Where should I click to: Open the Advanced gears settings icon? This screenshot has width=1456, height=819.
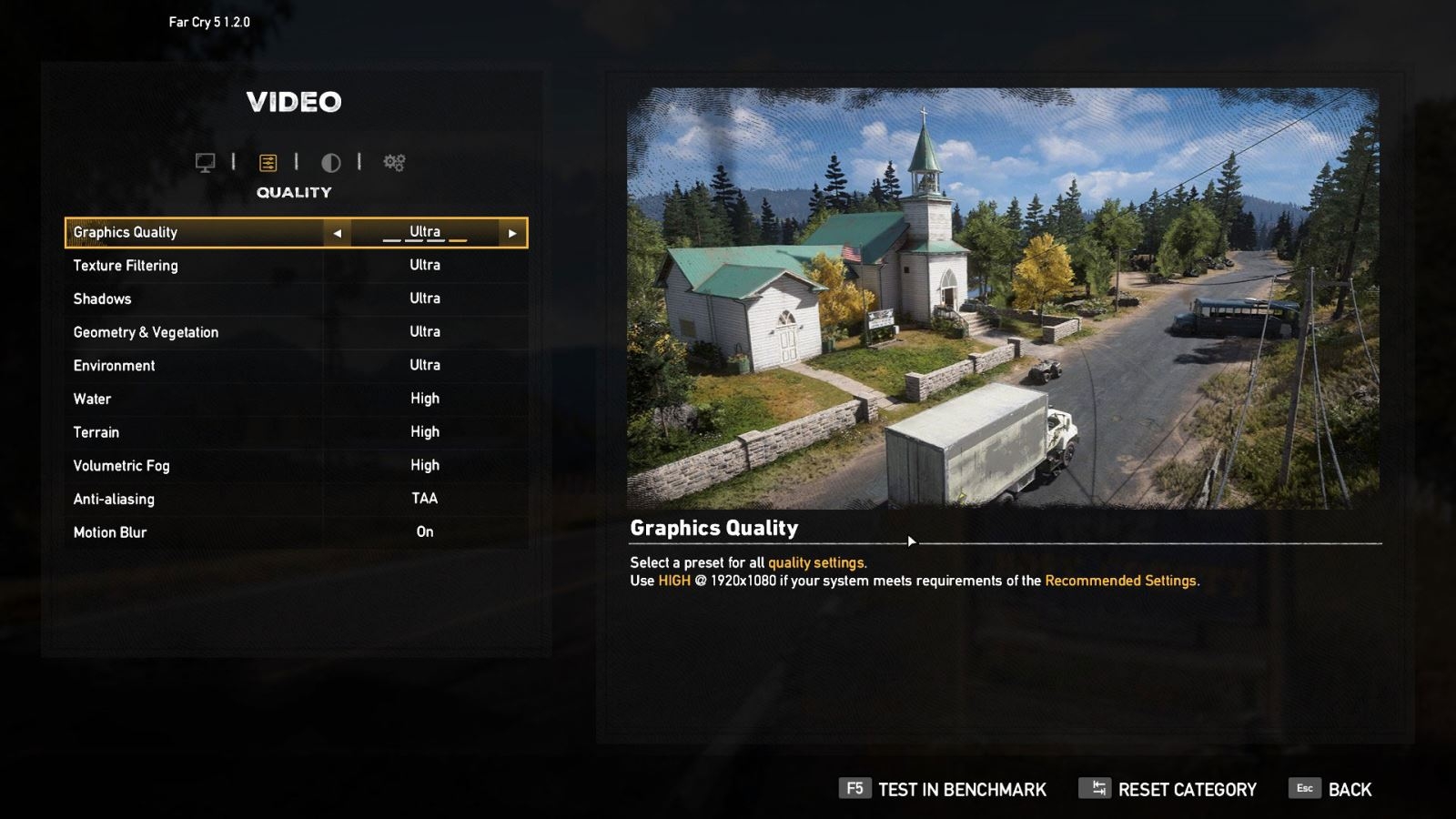(x=393, y=163)
